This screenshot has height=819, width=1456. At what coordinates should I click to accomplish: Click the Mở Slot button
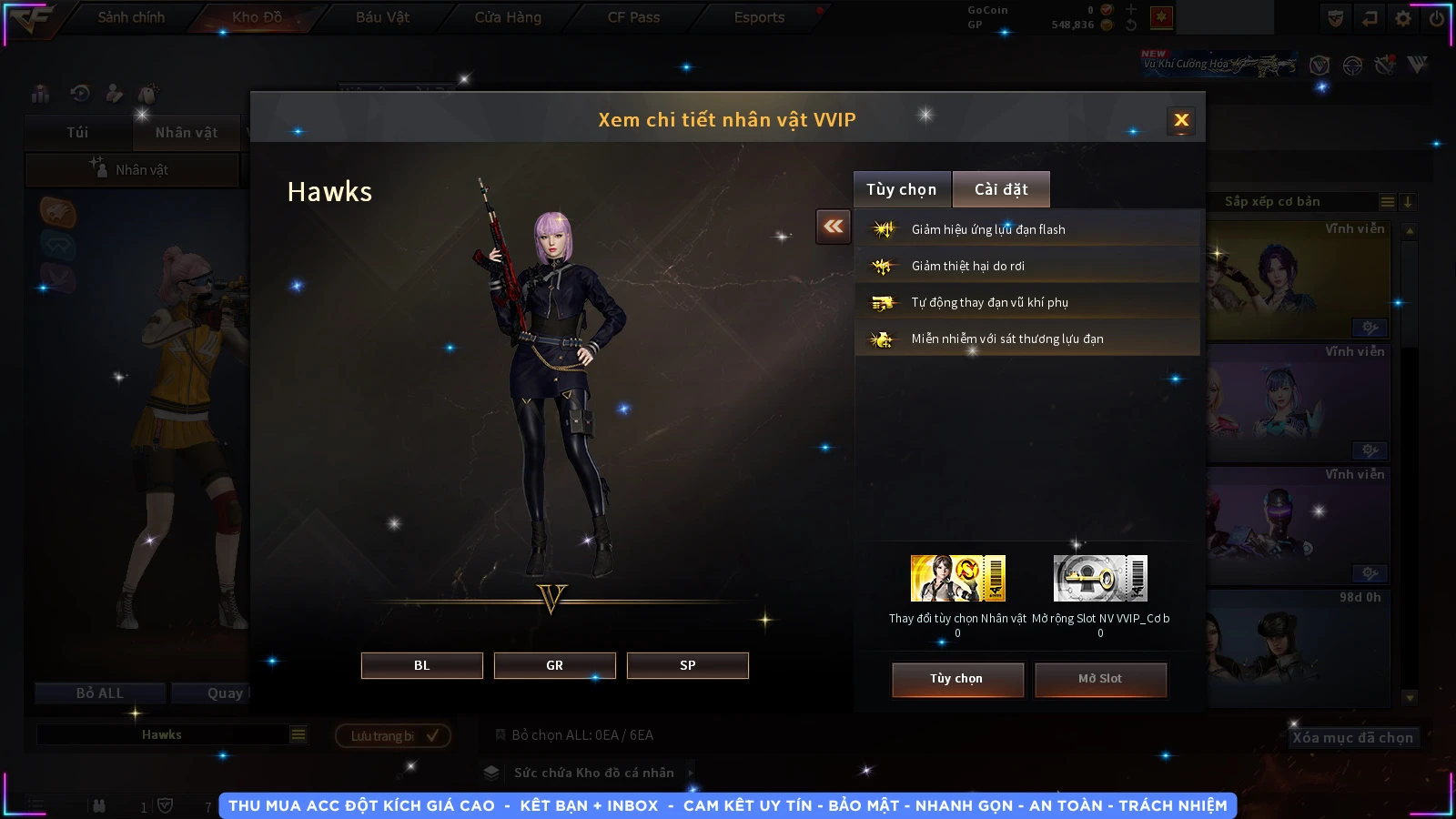[1099, 679]
